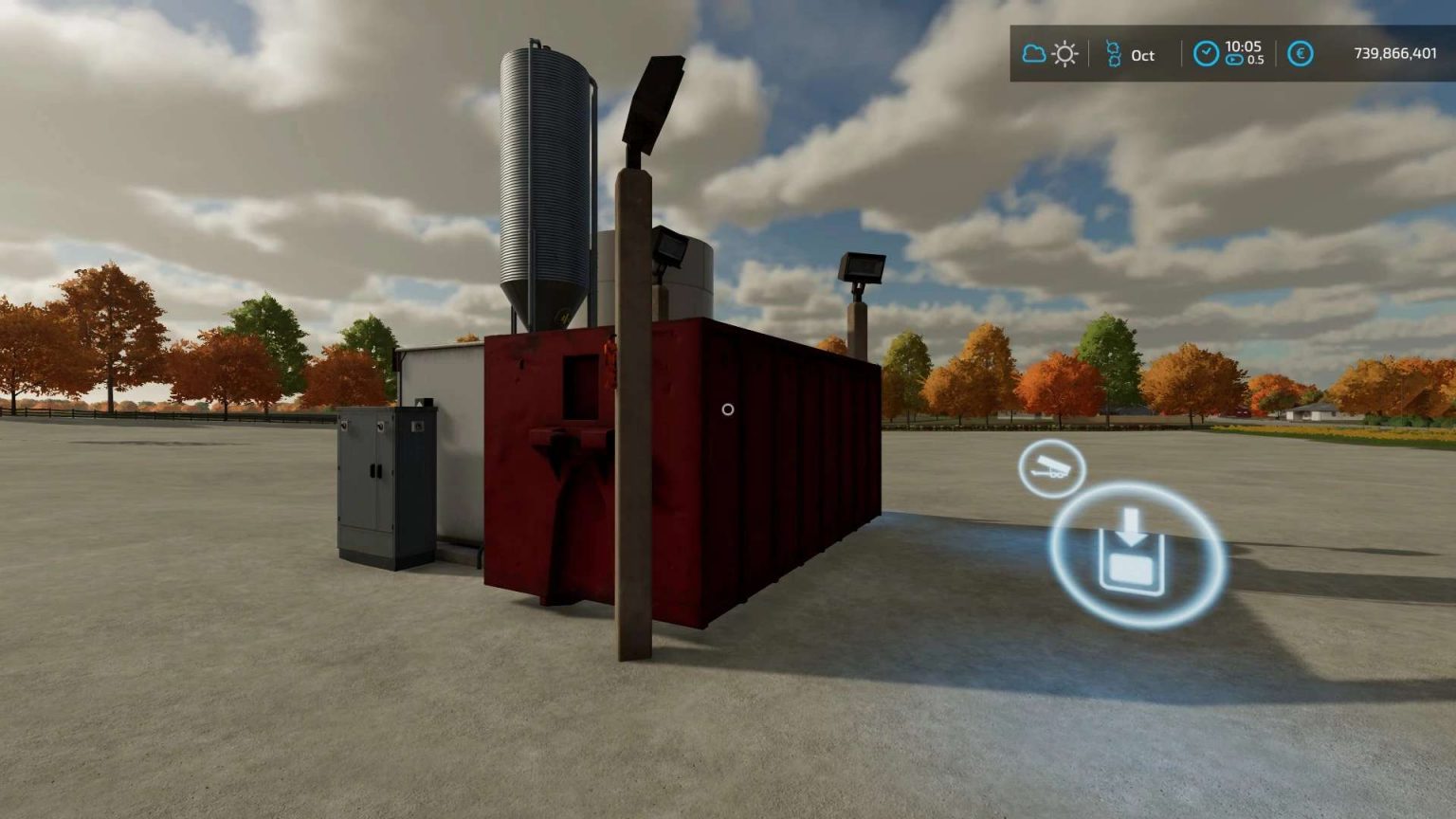
Task: Expand the time display panel
Action: (1228, 54)
